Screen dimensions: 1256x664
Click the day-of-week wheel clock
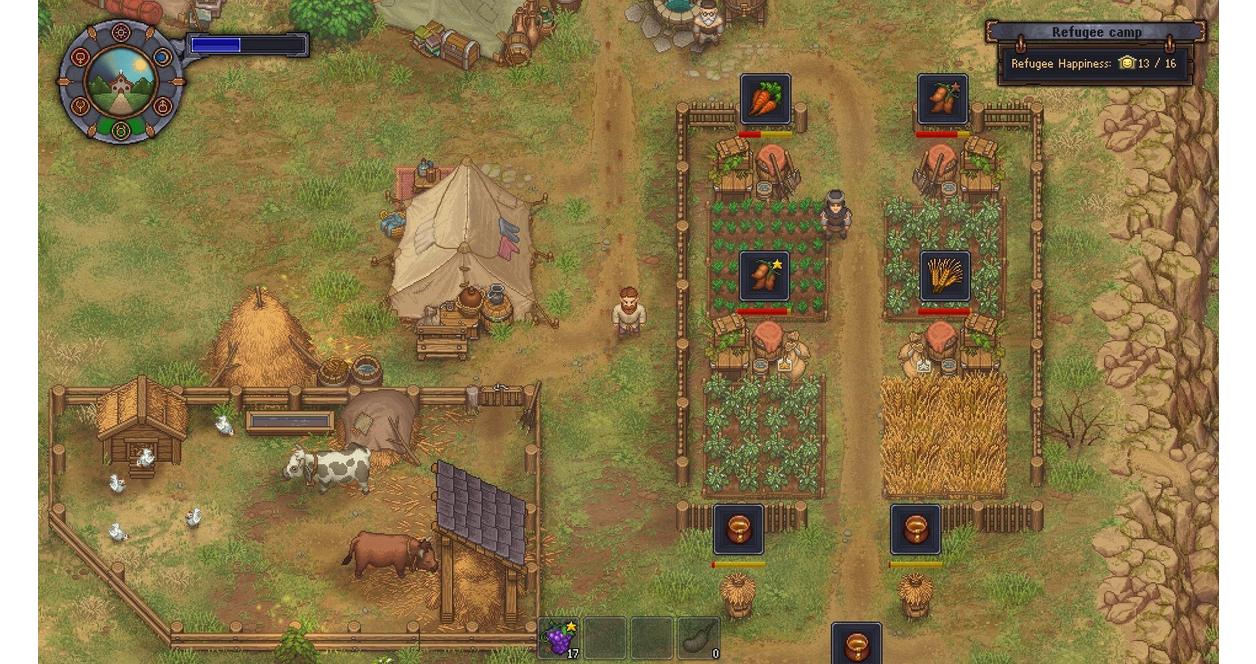121,81
